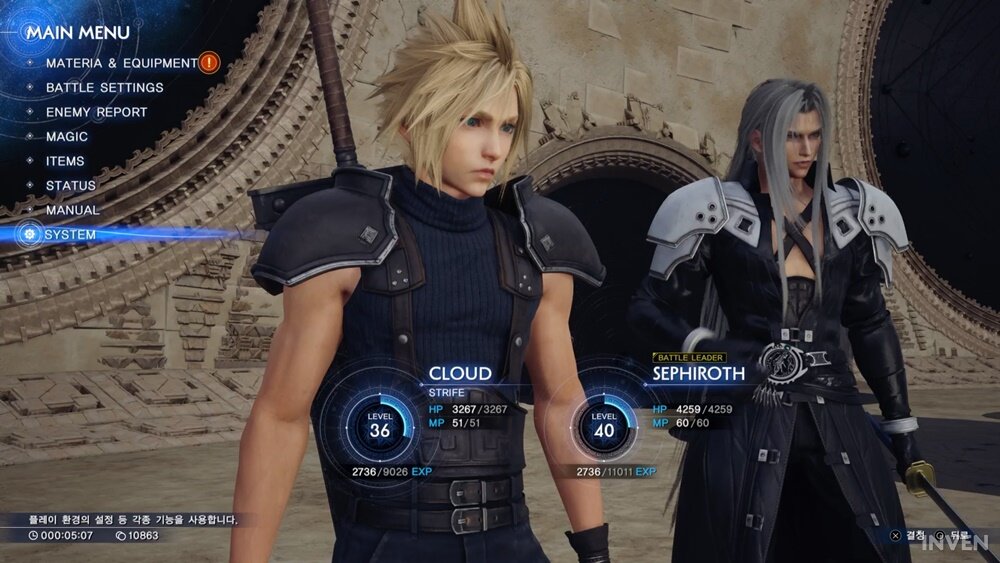Choose the Magic menu option

tap(67, 137)
